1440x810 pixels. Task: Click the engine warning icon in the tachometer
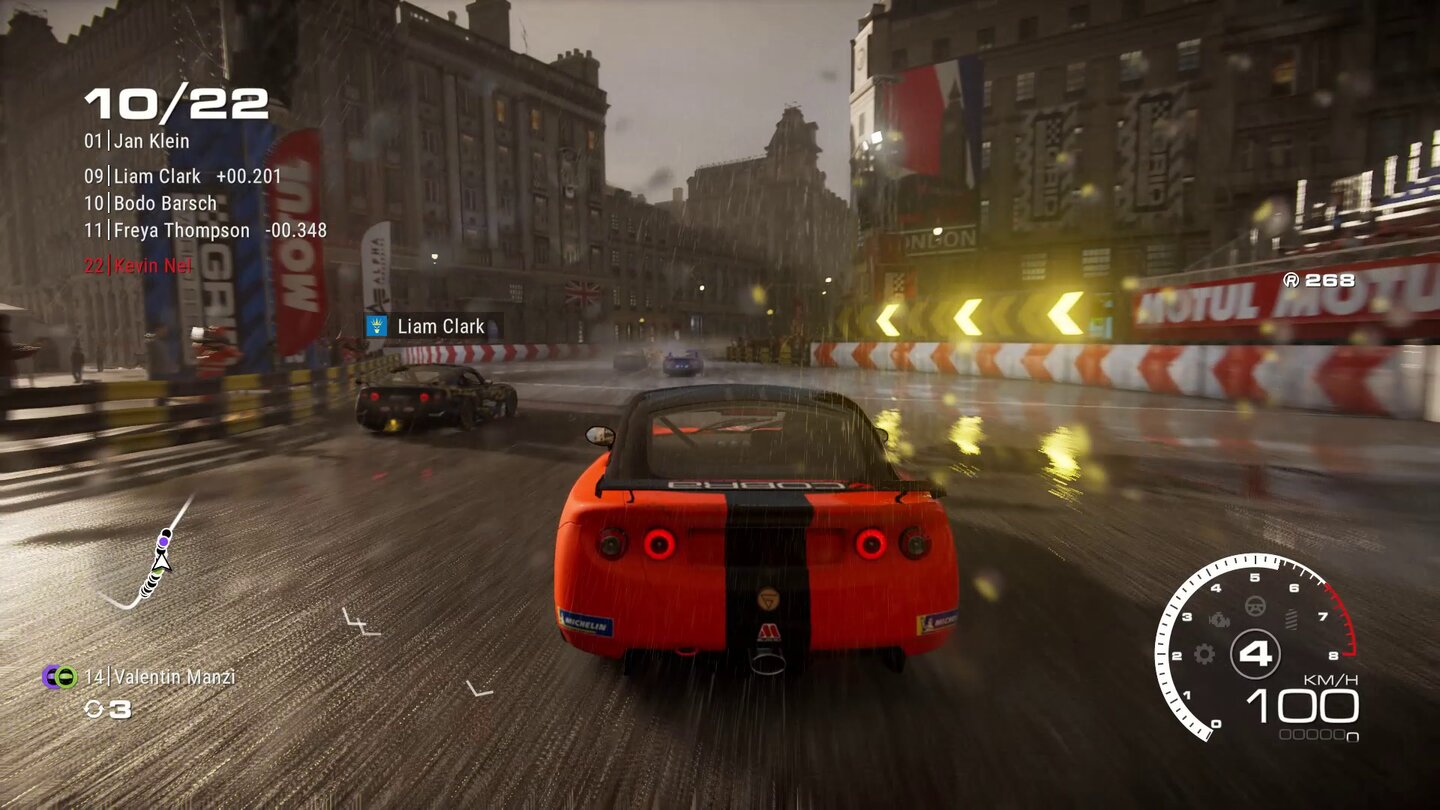1219,620
